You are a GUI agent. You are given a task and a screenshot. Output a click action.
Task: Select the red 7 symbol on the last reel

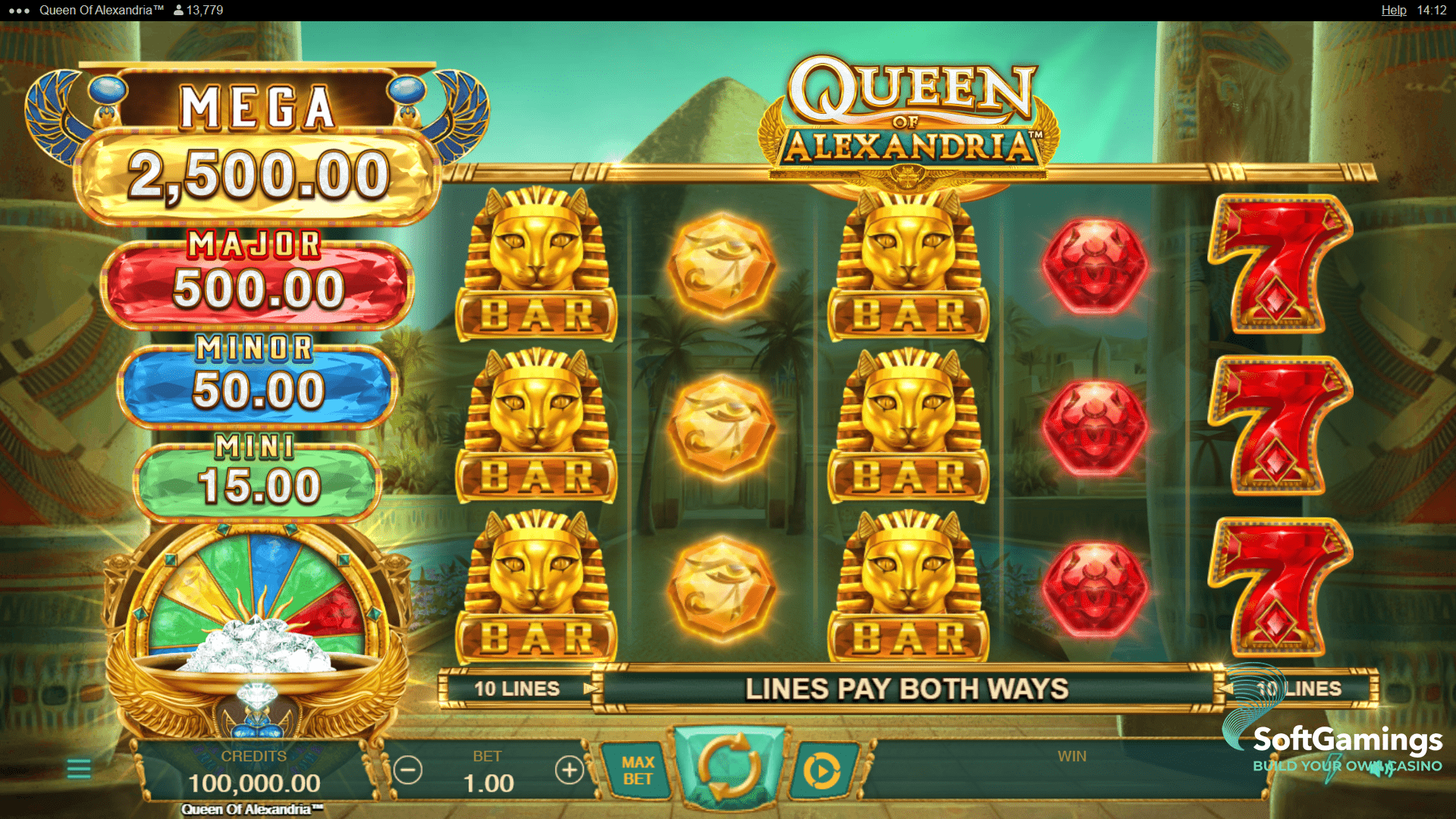click(1280, 425)
